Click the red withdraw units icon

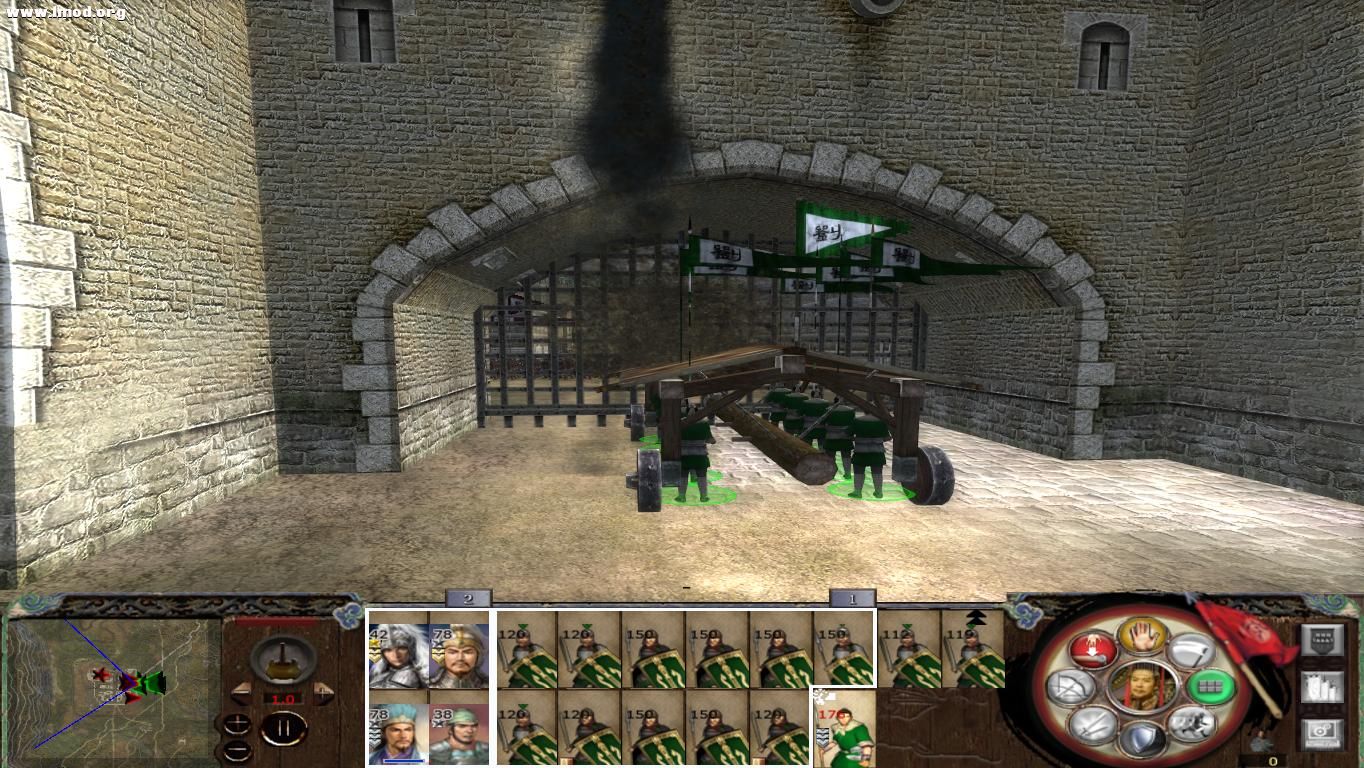point(1094,651)
